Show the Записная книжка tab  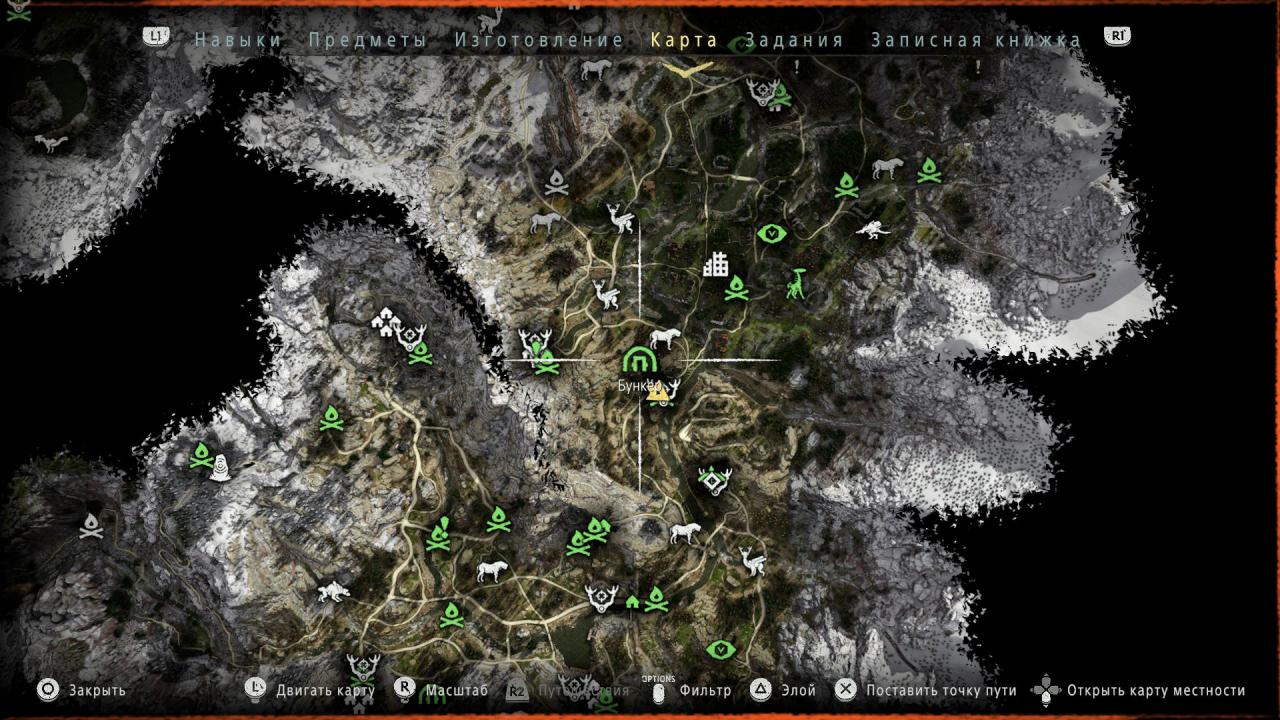[976, 40]
